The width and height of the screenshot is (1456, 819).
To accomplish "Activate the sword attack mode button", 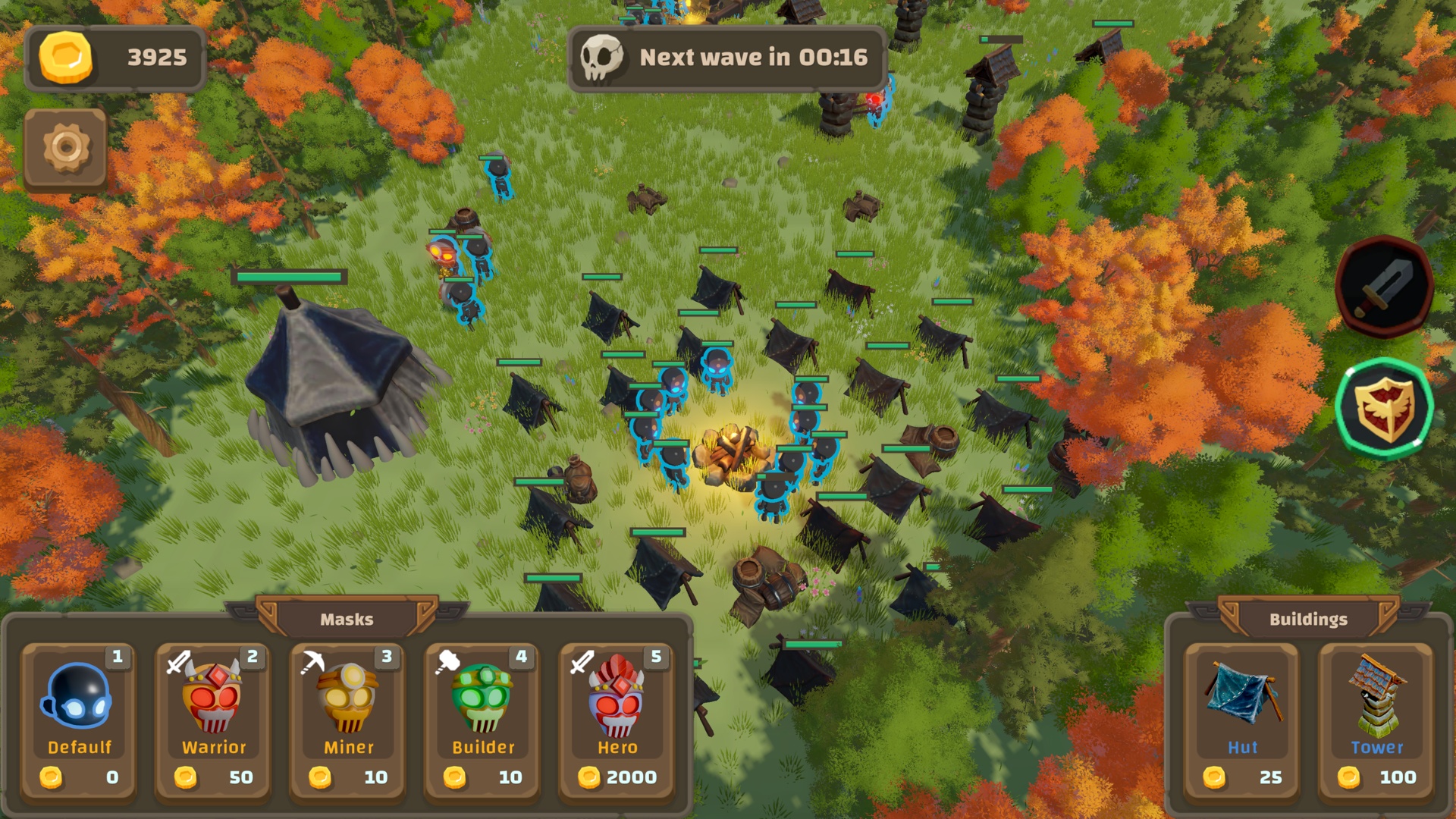I will coord(1384,287).
